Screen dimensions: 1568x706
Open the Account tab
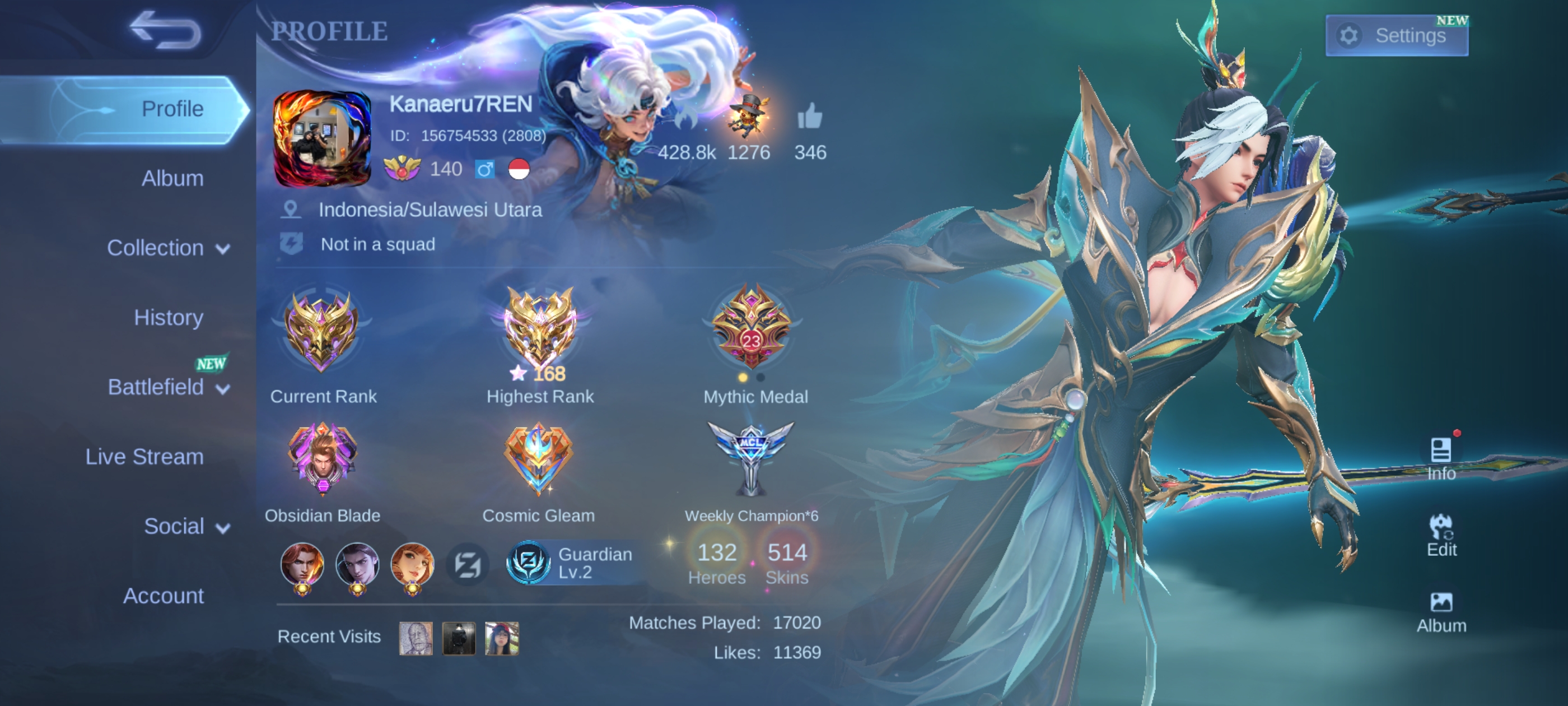(163, 596)
